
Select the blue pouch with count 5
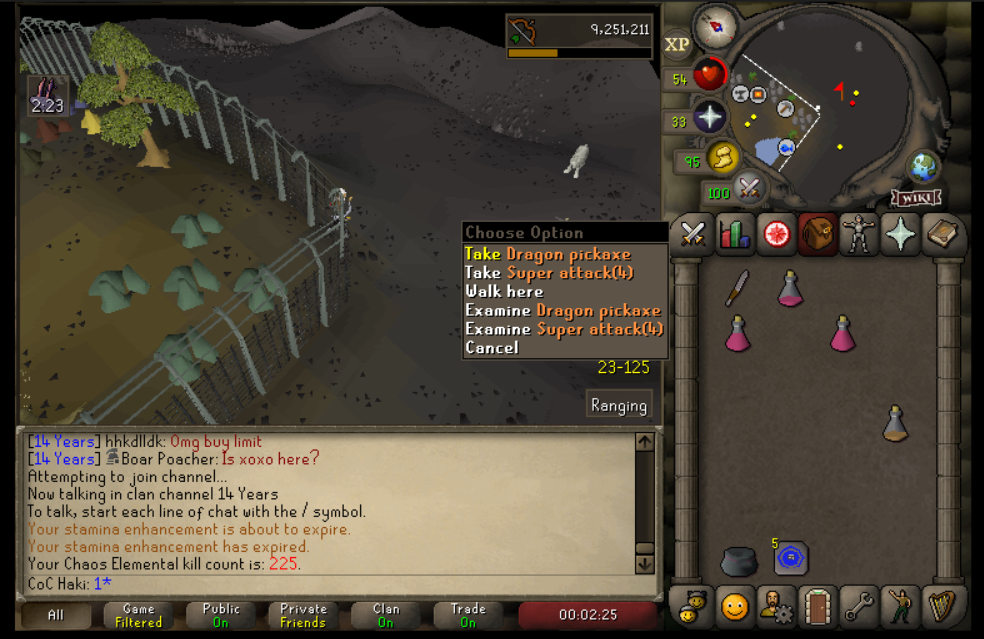pos(791,558)
